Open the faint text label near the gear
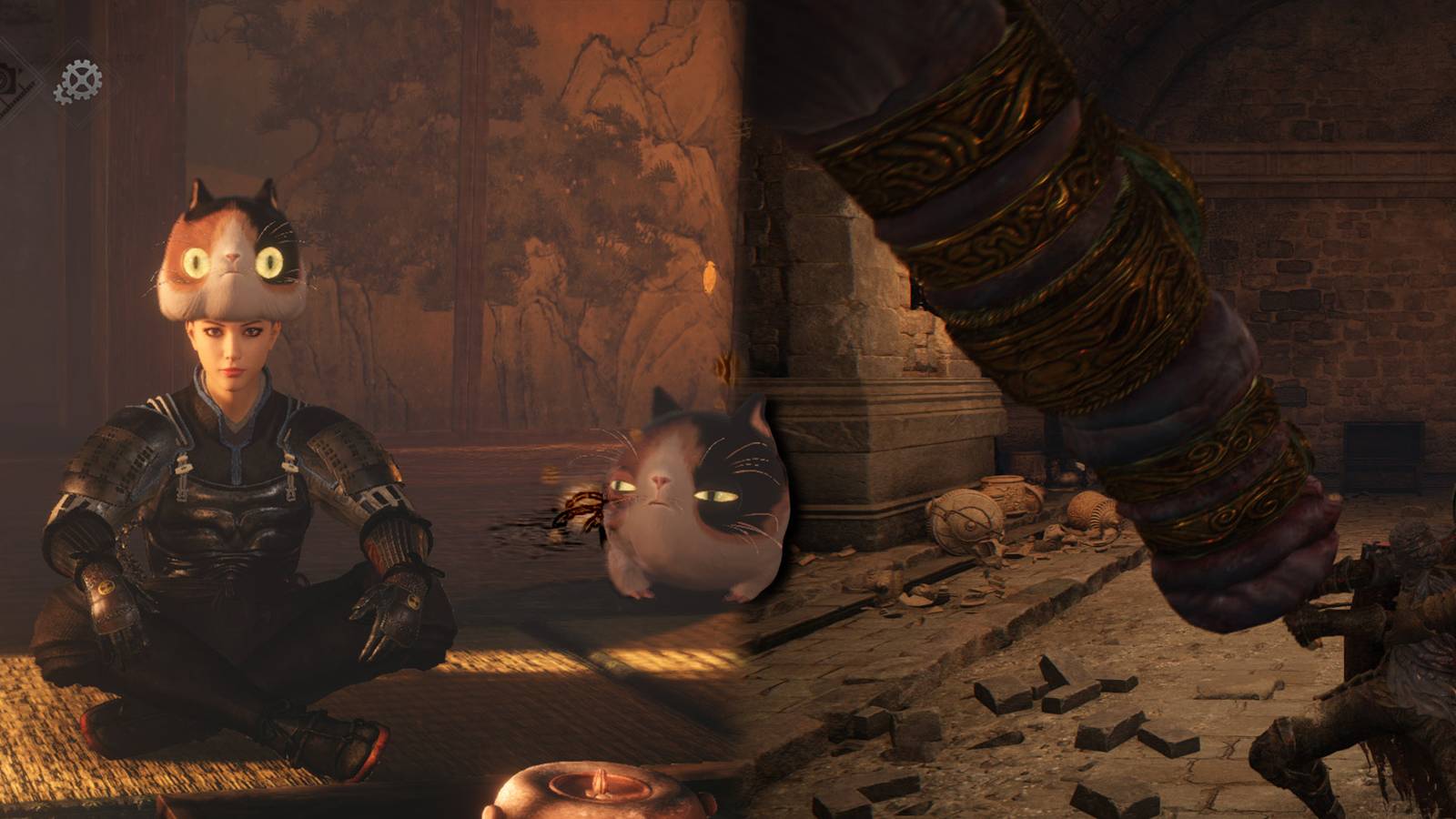Image resolution: width=1456 pixels, height=819 pixels. click(x=130, y=55)
